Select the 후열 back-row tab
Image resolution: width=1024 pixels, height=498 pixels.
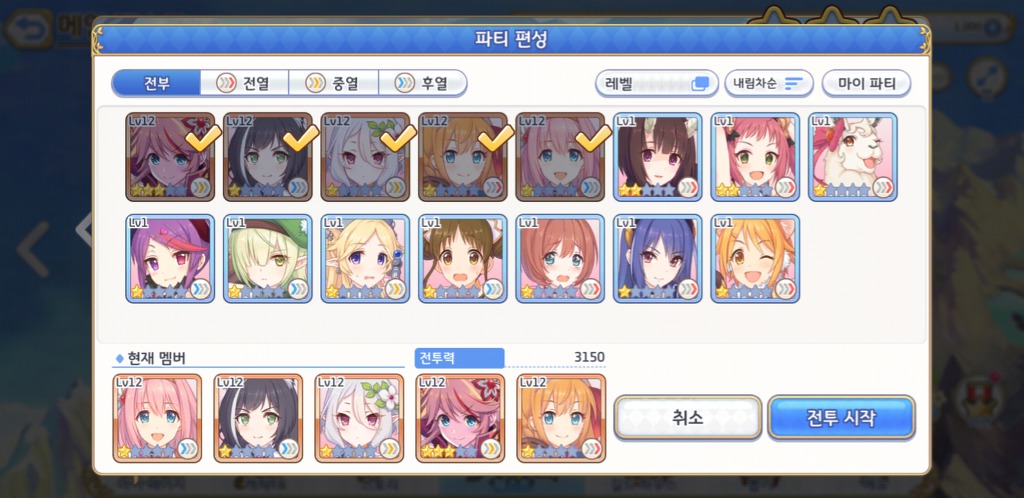click(421, 83)
